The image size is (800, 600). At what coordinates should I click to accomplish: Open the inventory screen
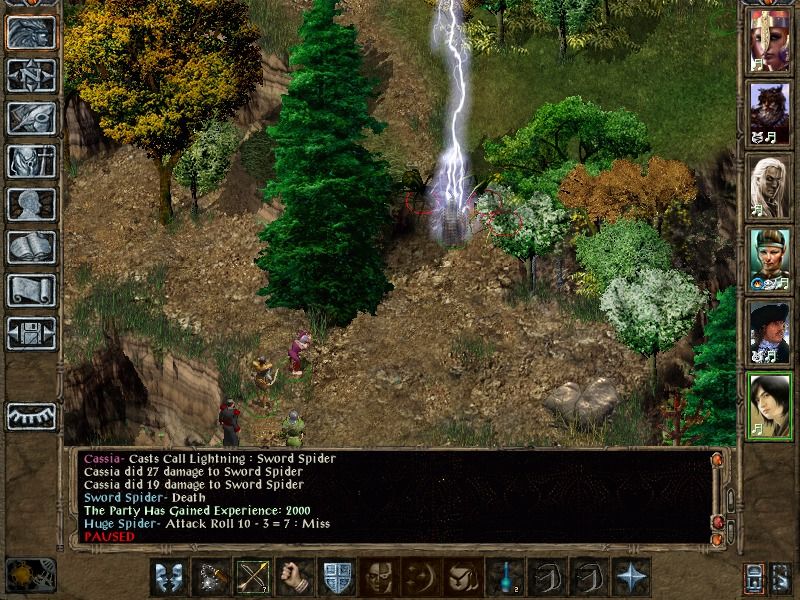point(31,161)
